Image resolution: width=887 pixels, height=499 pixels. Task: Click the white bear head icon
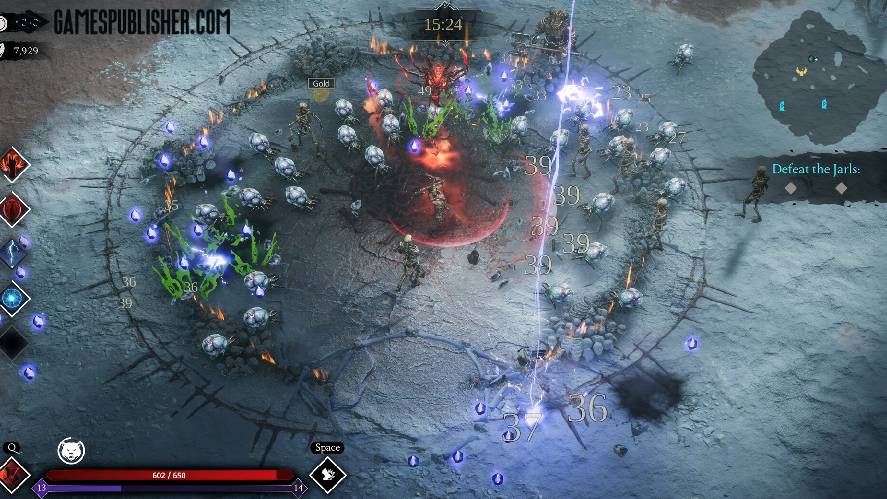point(71,450)
